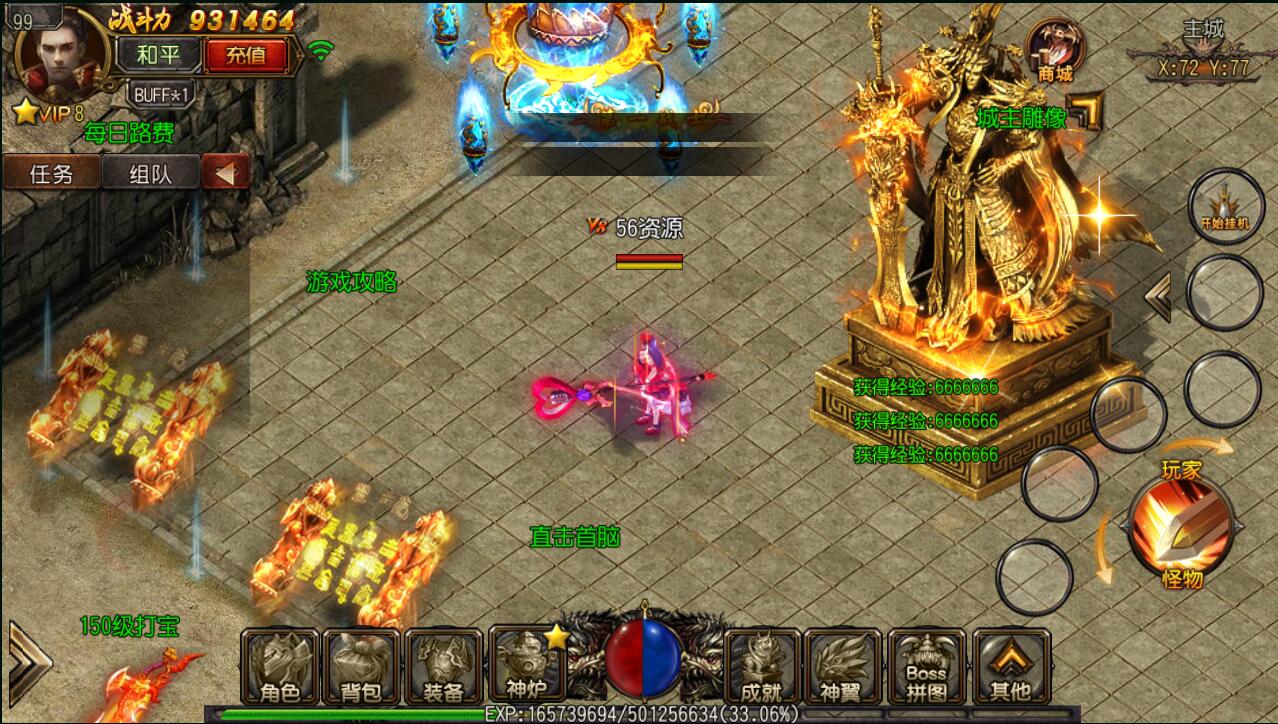Open the 神炉 furnace menu
Image resolution: width=1278 pixels, height=724 pixels.
pyautogui.click(x=527, y=667)
